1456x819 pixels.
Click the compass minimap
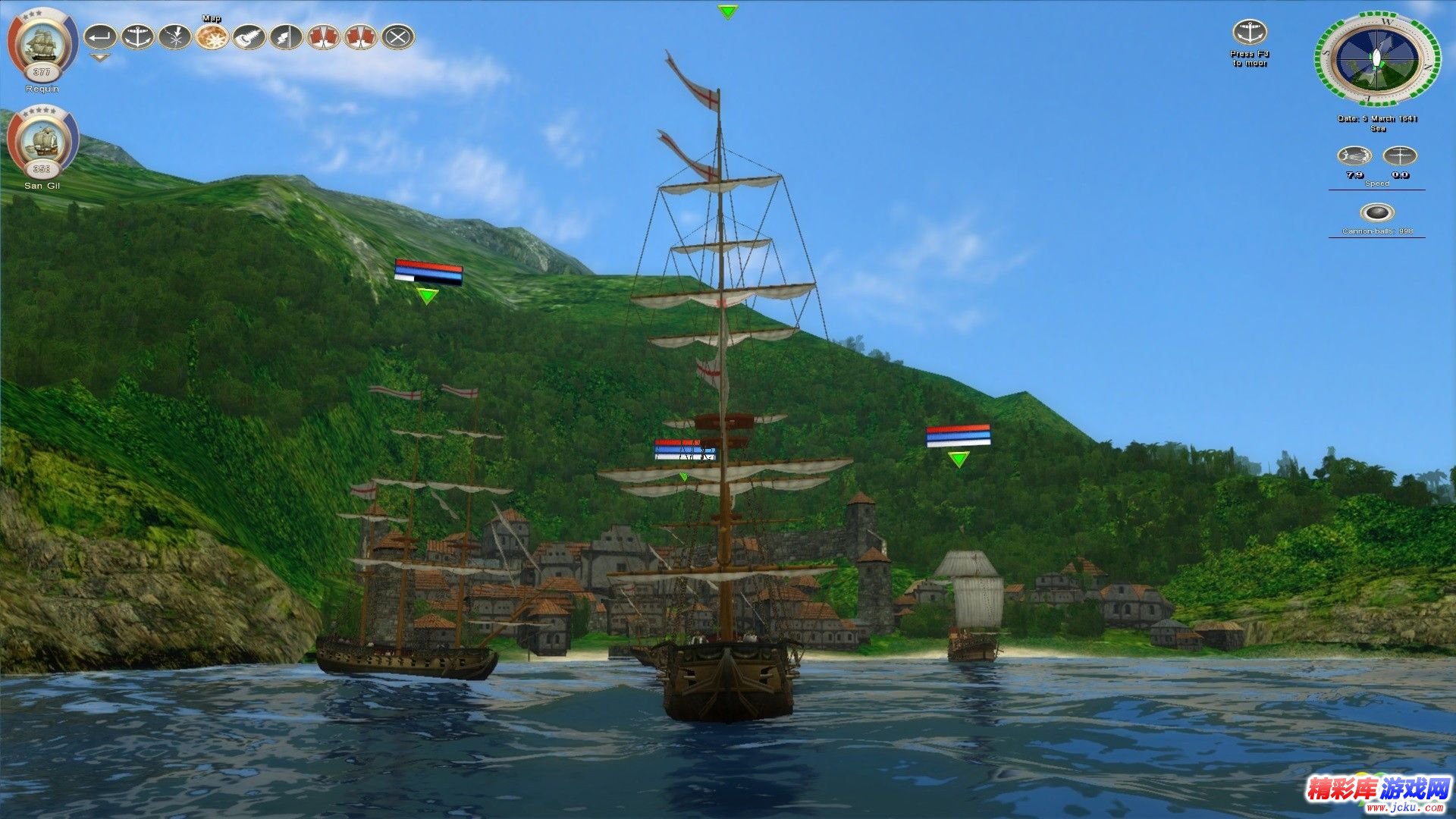[x=1377, y=58]
